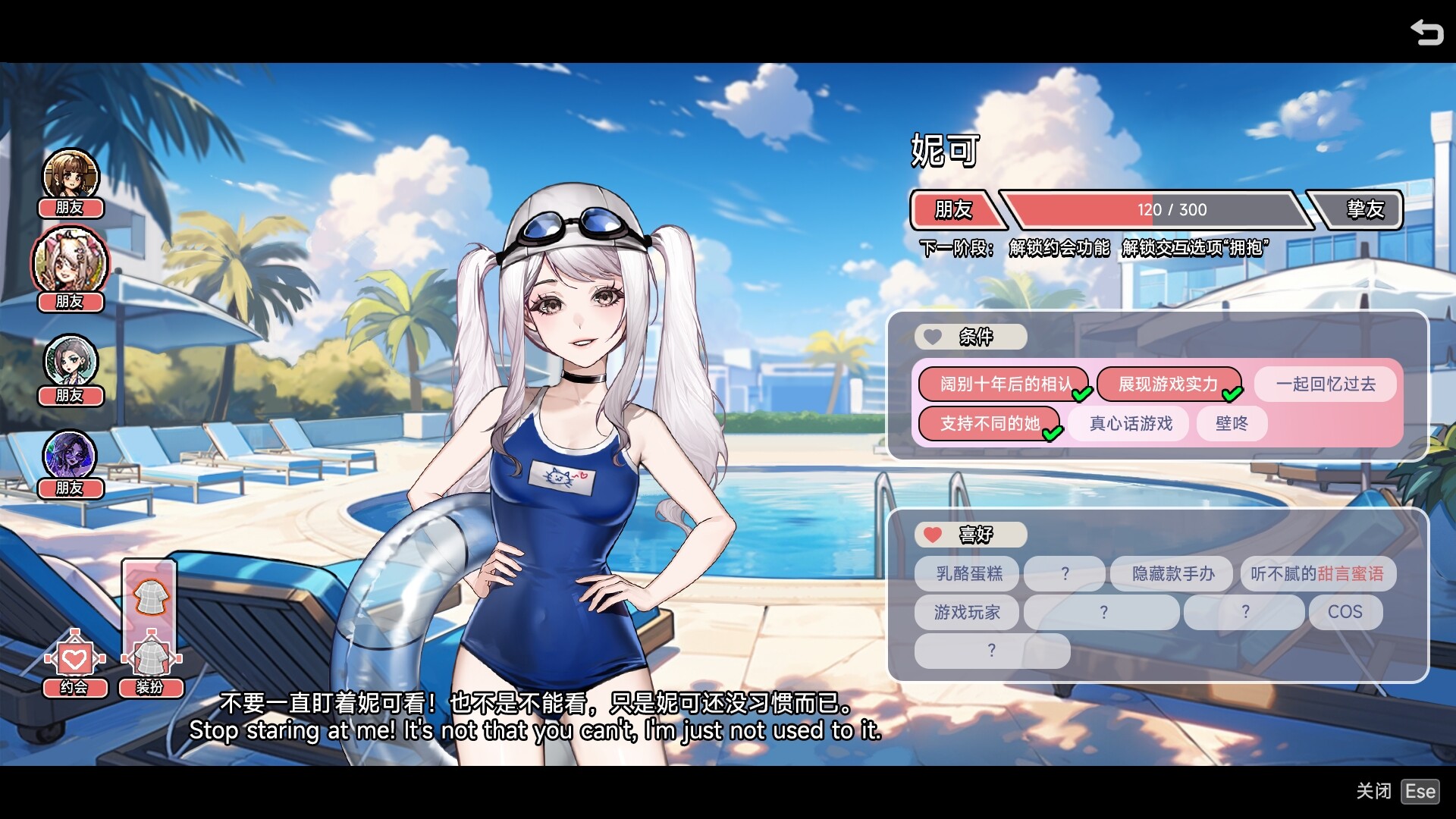Click the heart icon on the 喜好 panel header
Image resolution: width=1456 pixels, height=819 pixels.
pyautogui.click(x=931, y=535)
